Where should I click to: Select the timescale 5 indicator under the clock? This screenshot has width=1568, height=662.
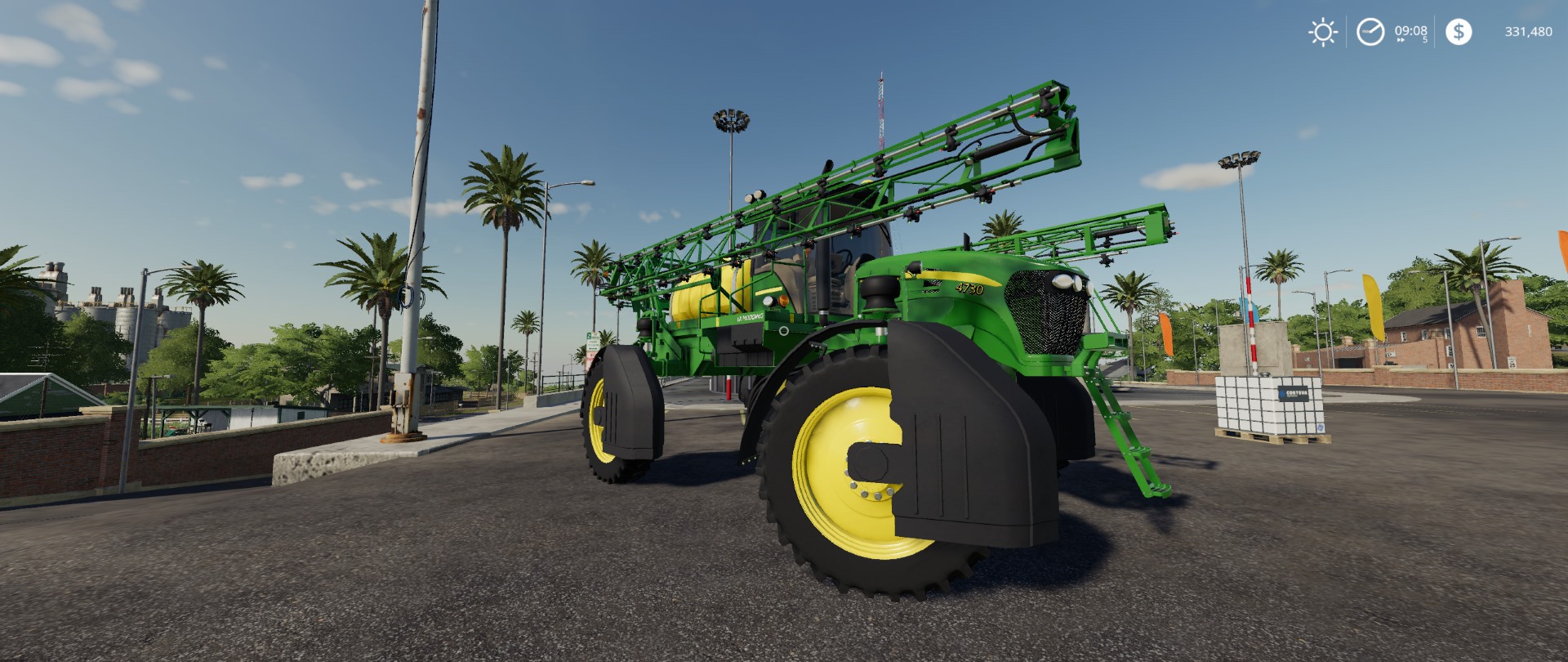click(1426, 38)
